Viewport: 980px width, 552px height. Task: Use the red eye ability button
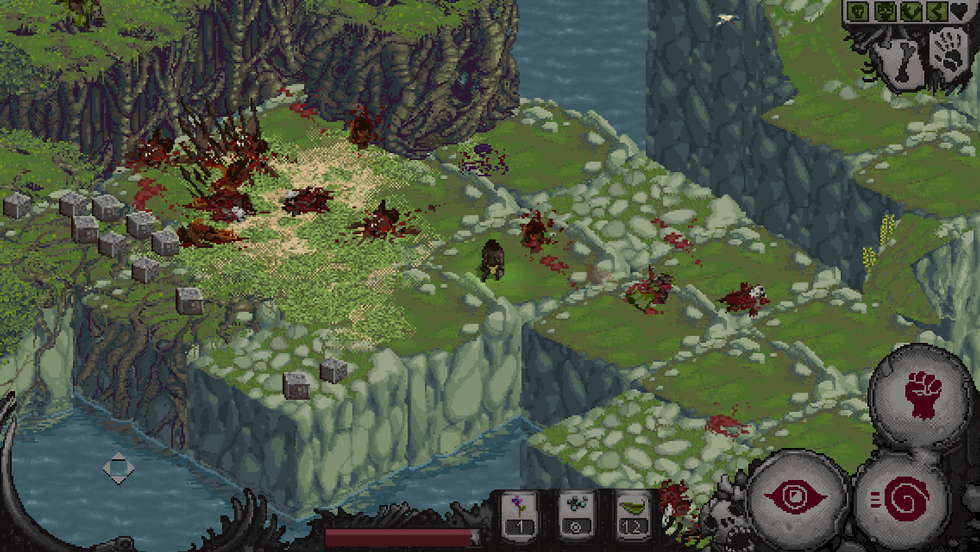[799, 497]
